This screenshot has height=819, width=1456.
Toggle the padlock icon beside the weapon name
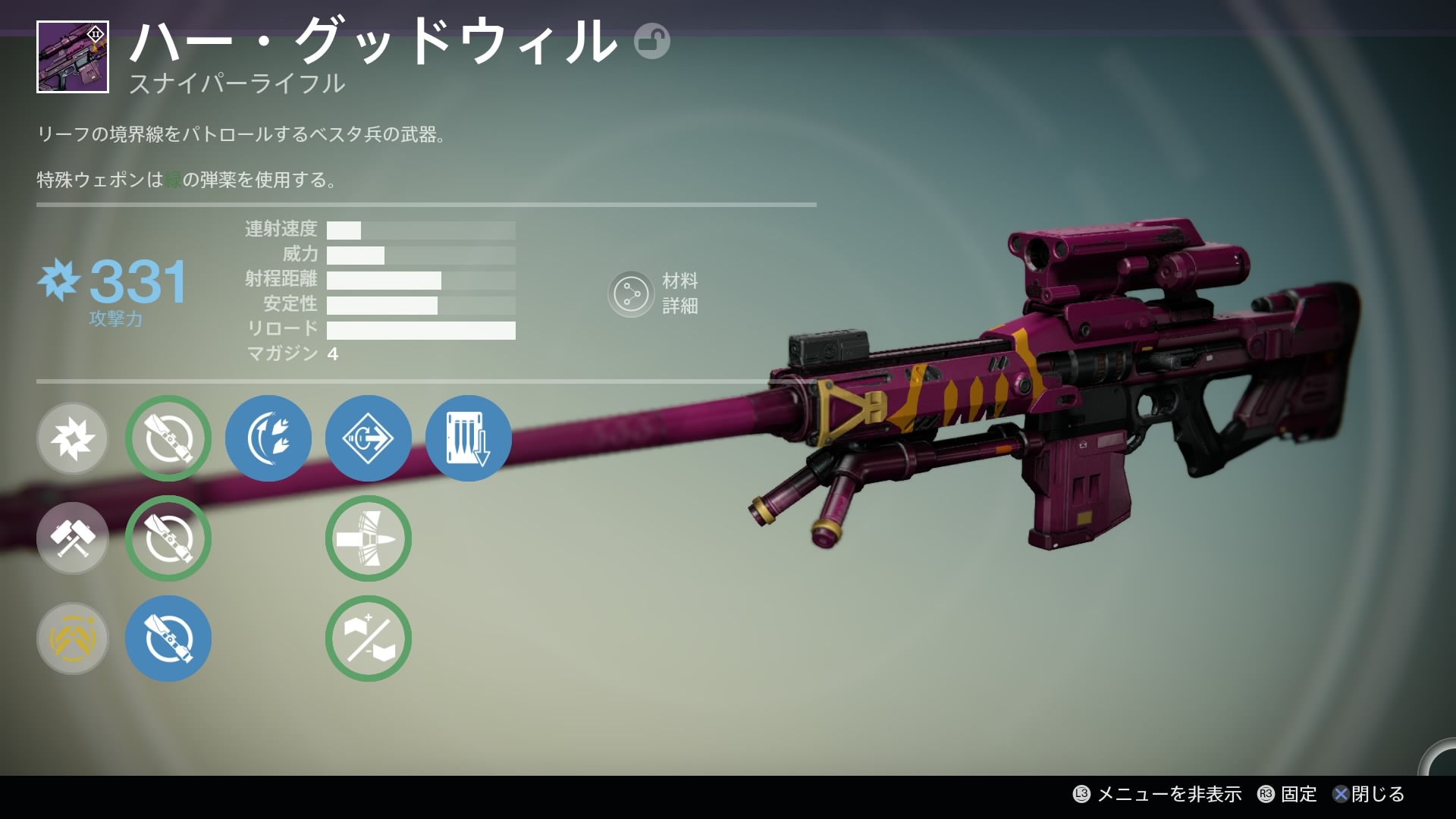651,42
